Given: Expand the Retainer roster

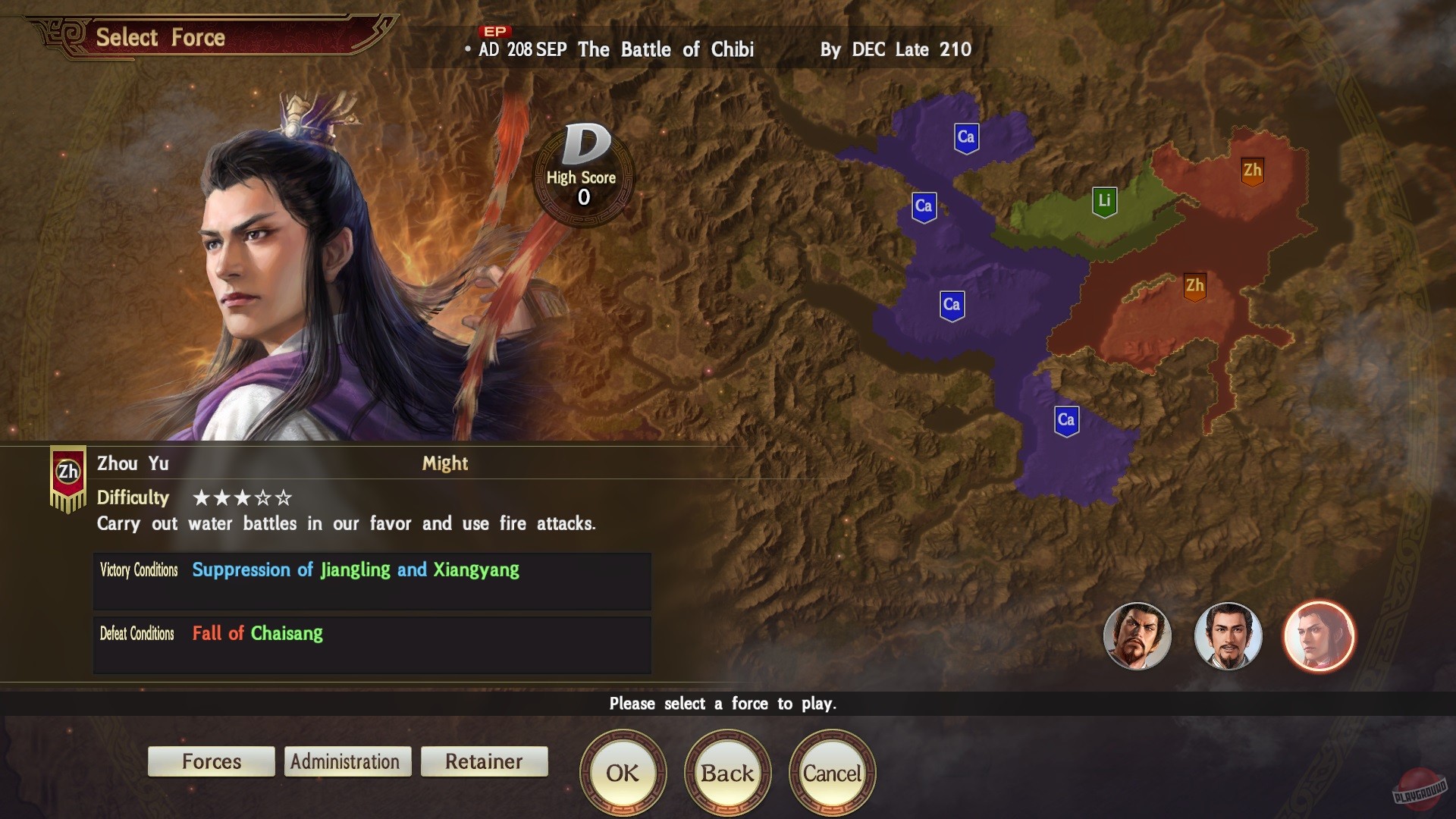Looking at the screenshot, I should pos(484,761).
